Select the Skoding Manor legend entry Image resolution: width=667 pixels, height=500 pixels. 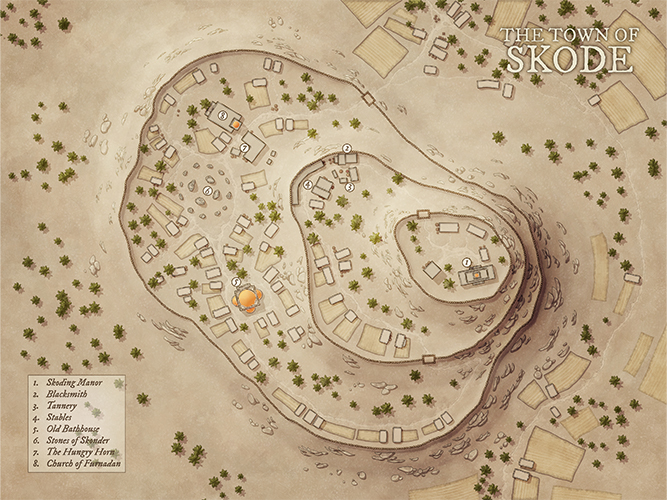coord(76,382)
